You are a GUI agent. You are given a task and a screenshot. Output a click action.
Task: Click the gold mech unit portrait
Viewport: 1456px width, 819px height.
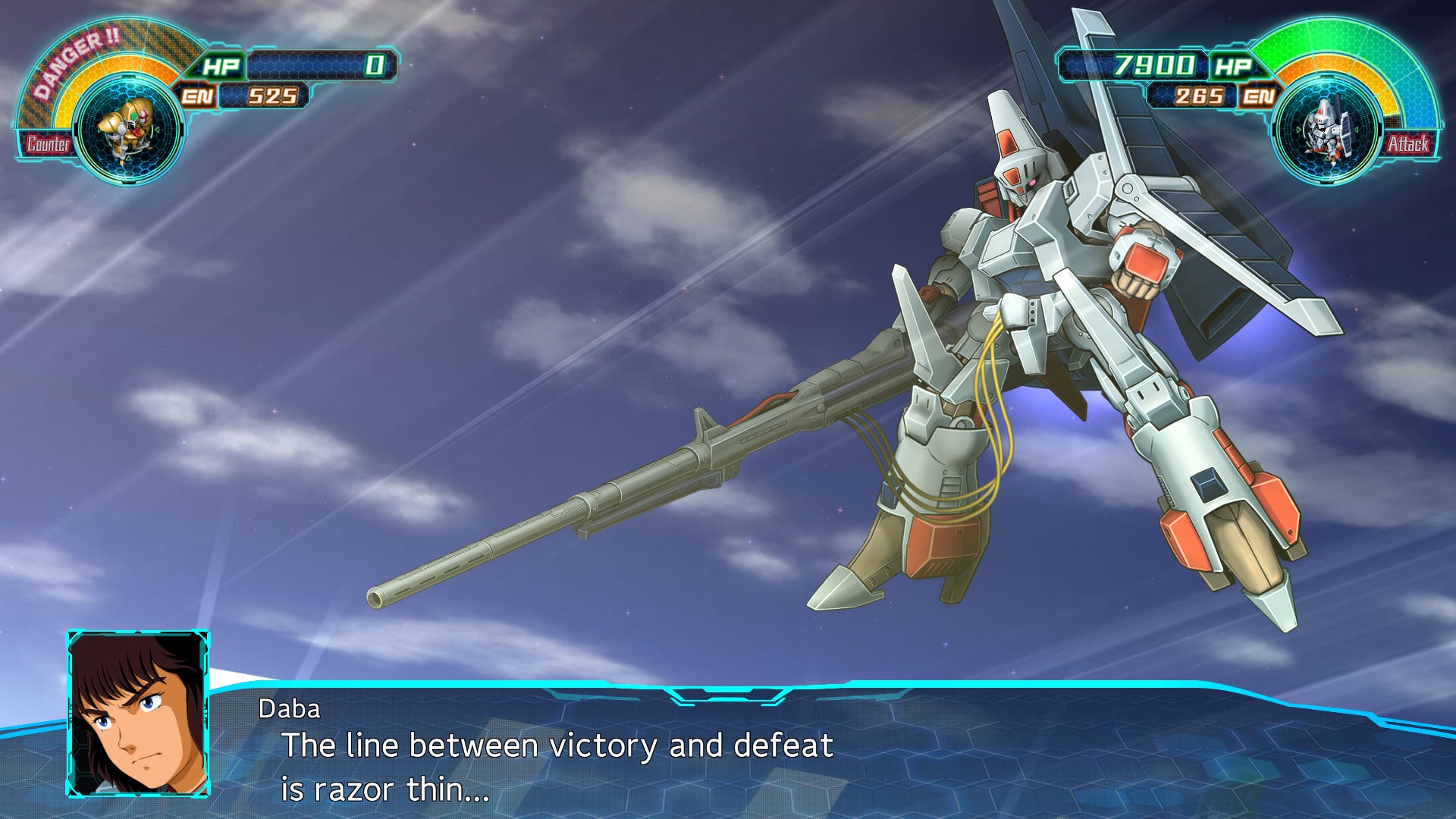click(127, 130)
